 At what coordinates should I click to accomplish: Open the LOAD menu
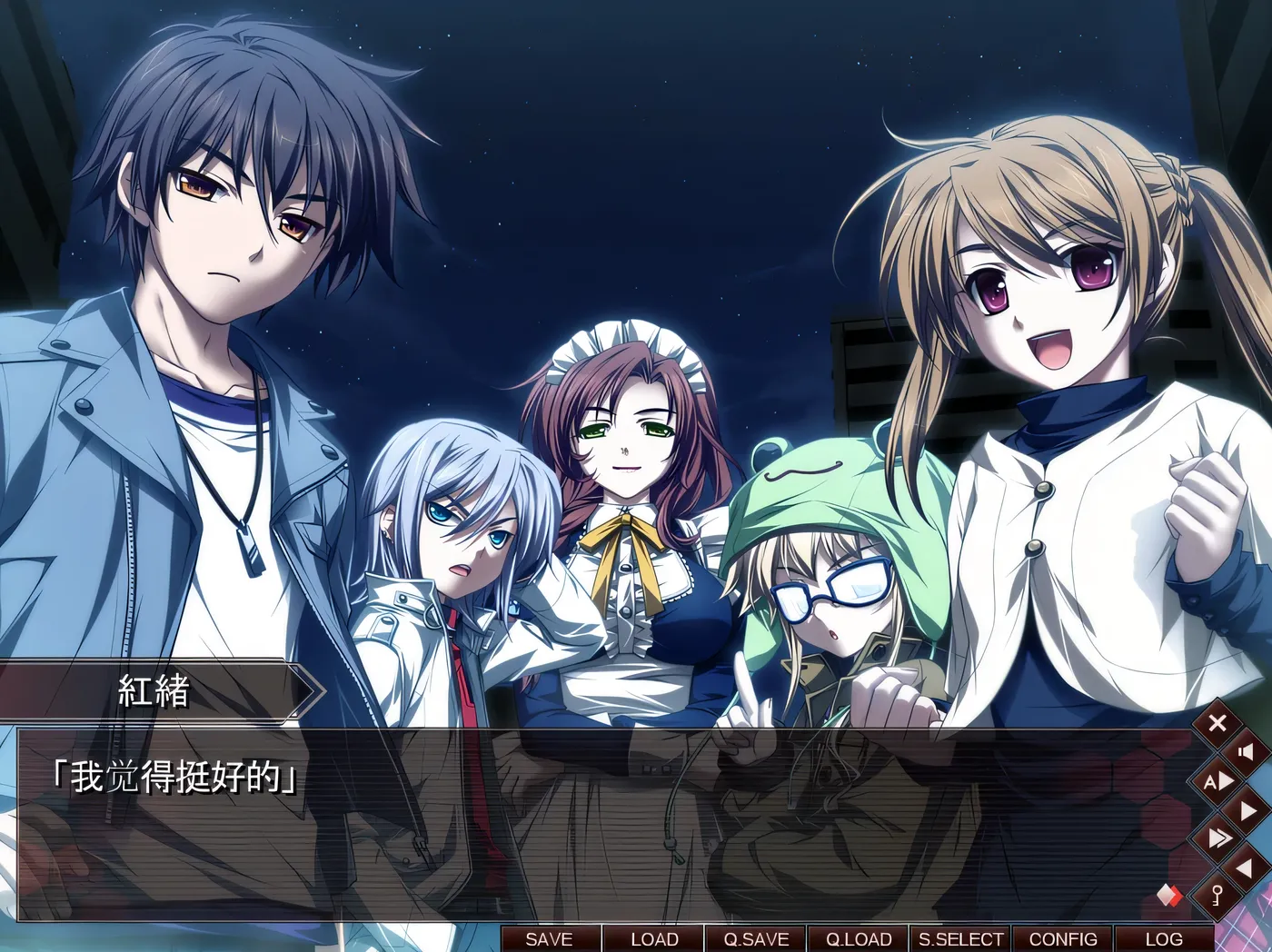654,939
